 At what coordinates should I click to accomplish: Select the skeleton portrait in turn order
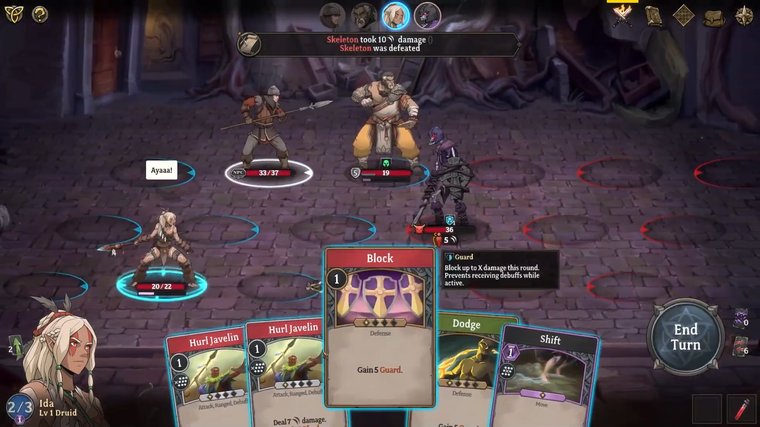[428, 15]
